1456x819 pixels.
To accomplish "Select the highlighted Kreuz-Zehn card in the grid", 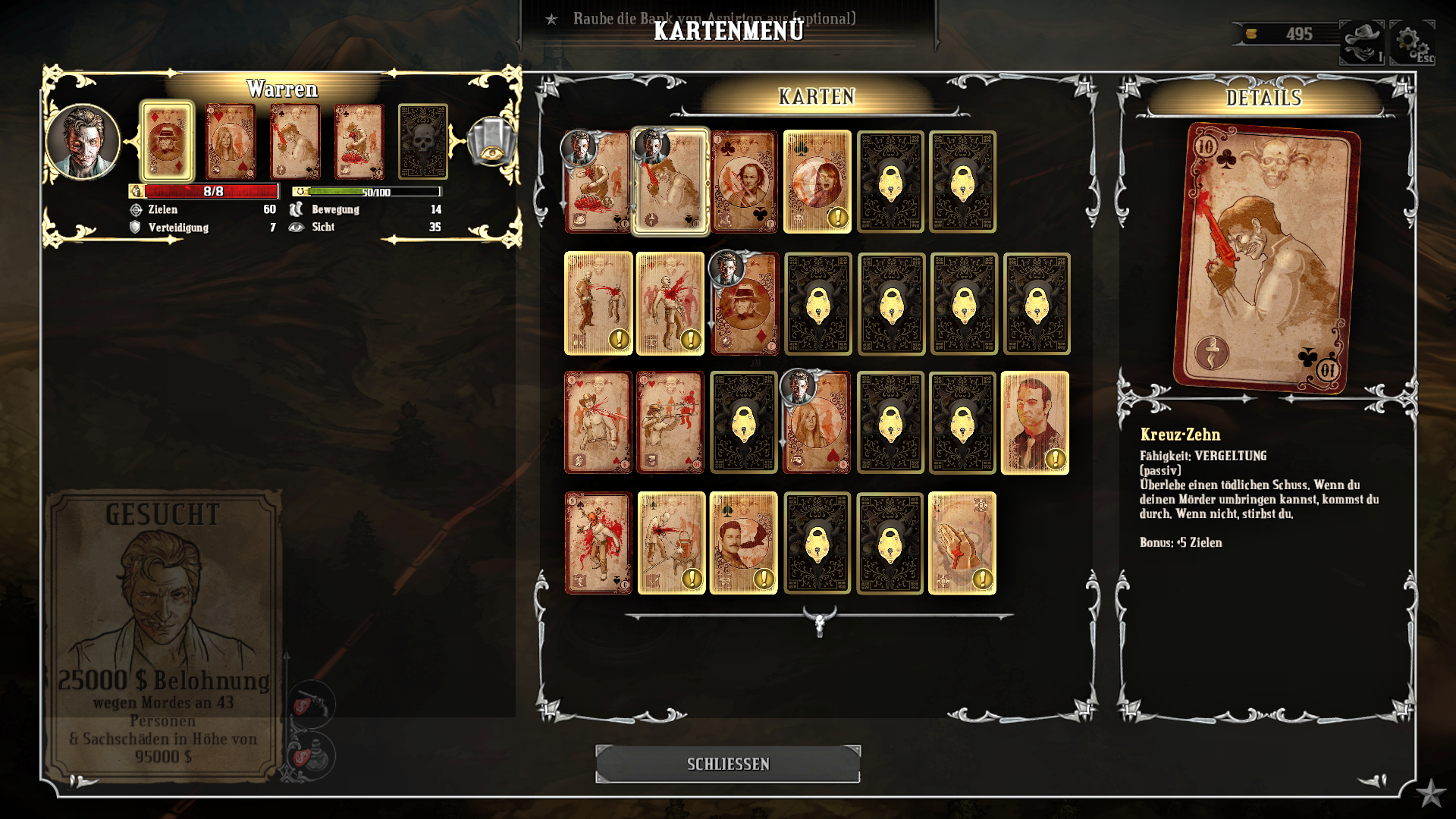I will point(671,182).
